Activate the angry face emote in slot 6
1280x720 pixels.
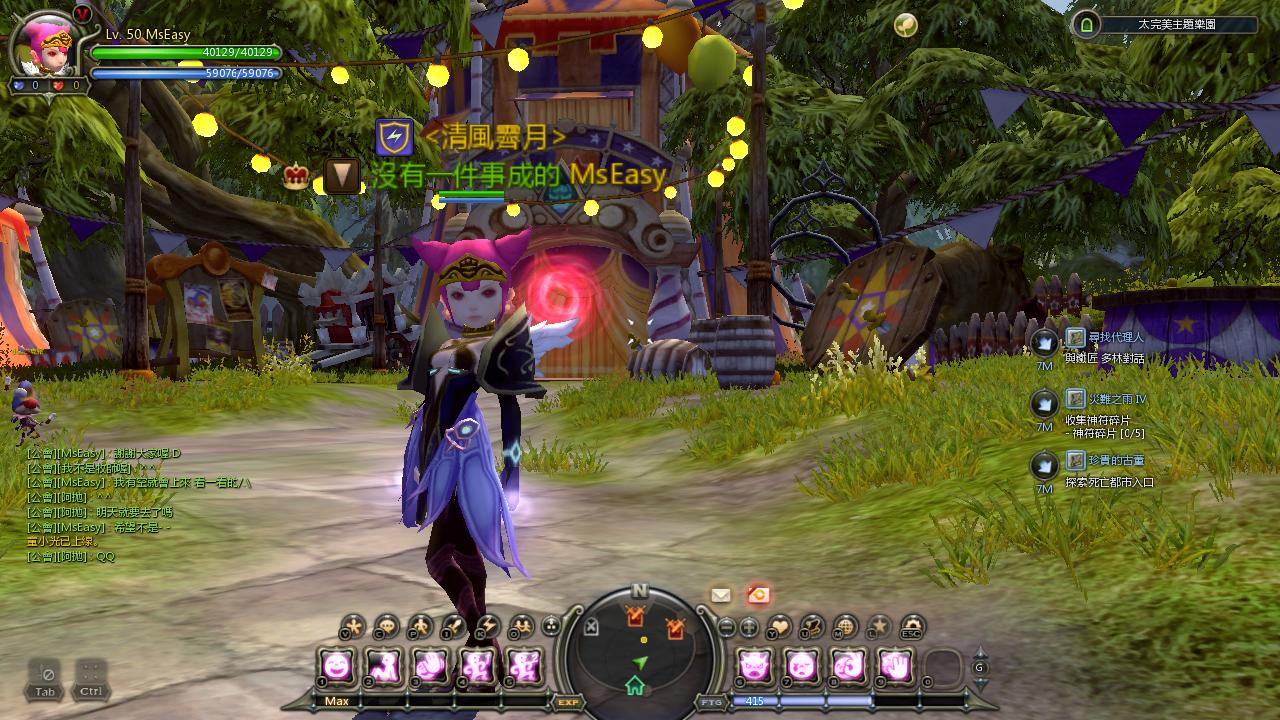(x=755, y=665)
